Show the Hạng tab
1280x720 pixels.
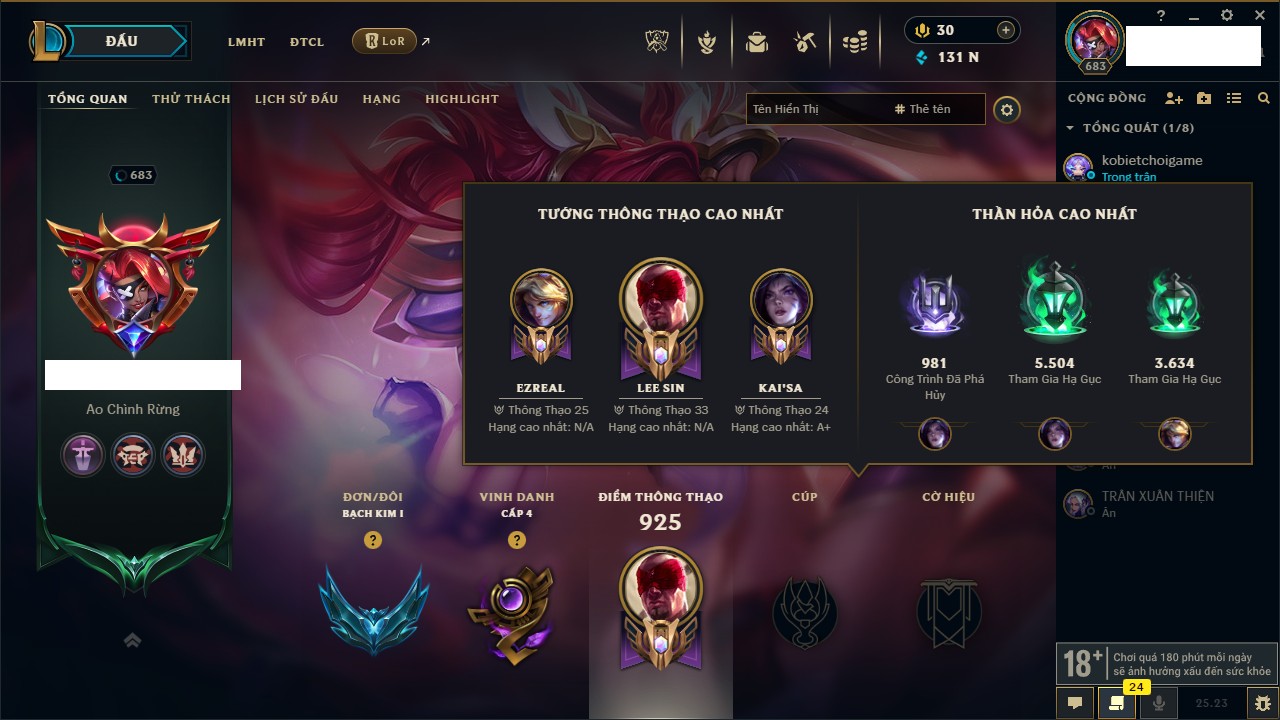(381, 99)
